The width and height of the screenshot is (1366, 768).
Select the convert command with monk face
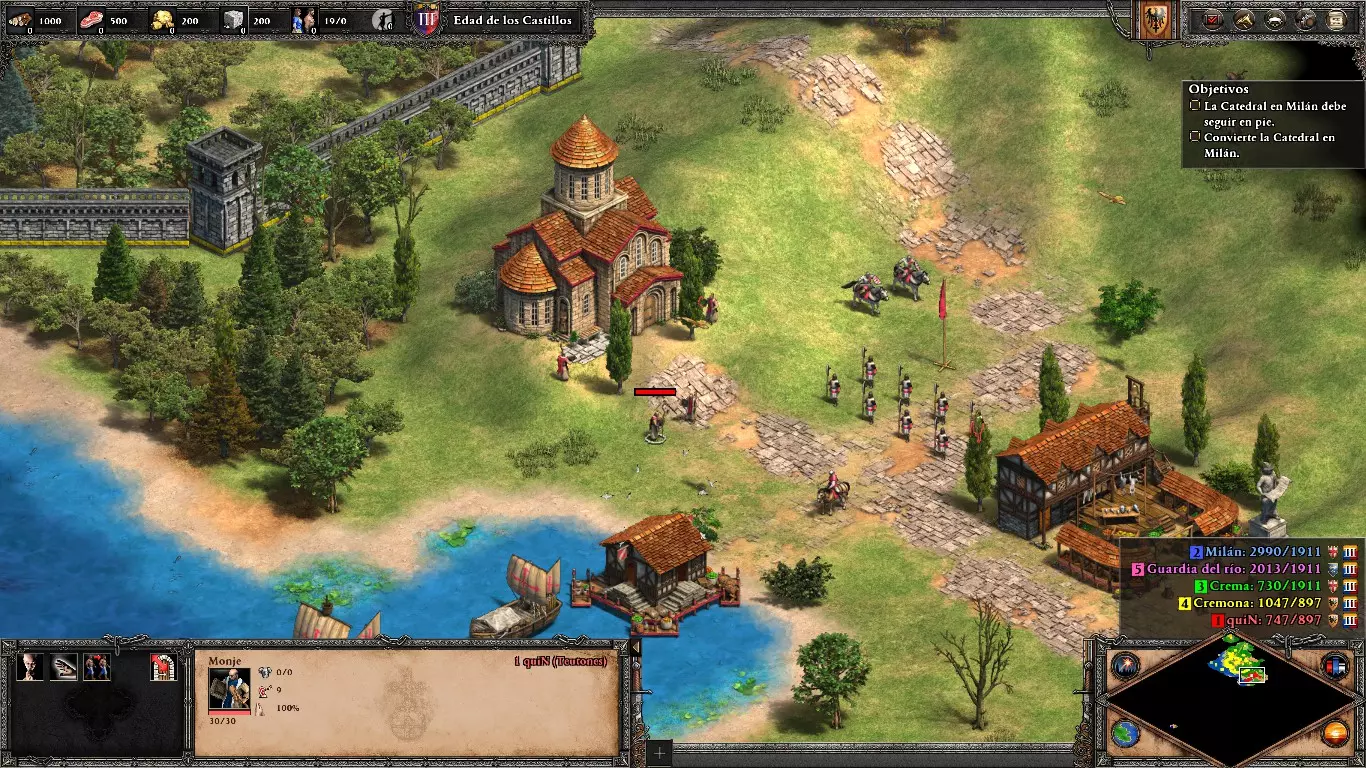pyautogui.click(x=30, y=667)
